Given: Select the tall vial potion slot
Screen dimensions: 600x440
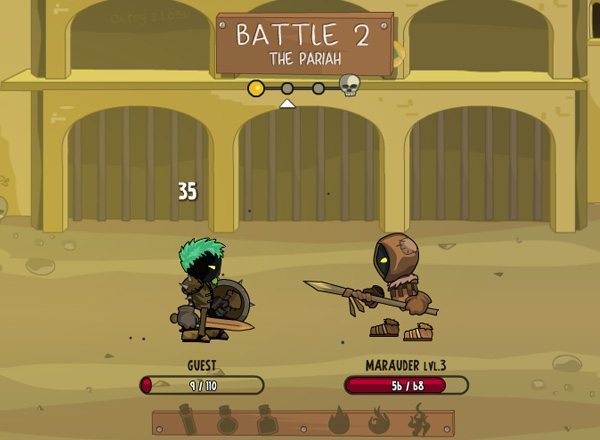Looking at the screenshot, I should pos(188,421).
